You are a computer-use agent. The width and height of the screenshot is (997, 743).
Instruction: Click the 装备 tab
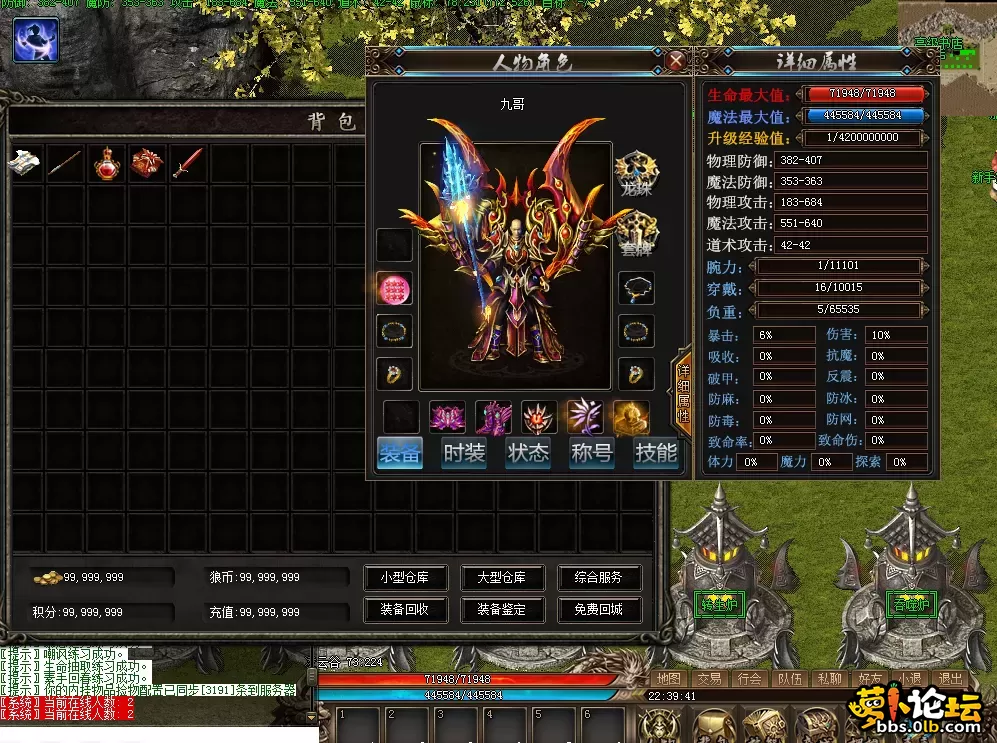tap(401, 453)
